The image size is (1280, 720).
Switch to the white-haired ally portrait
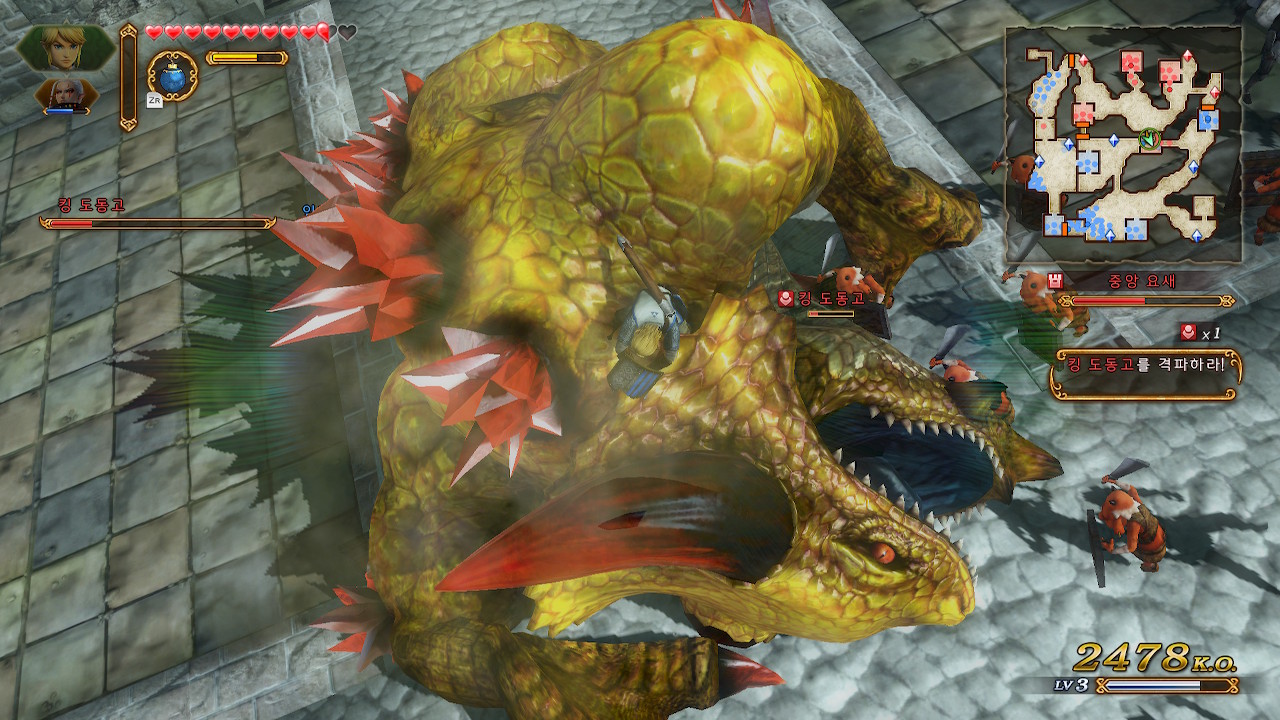(x=66, y=96)
